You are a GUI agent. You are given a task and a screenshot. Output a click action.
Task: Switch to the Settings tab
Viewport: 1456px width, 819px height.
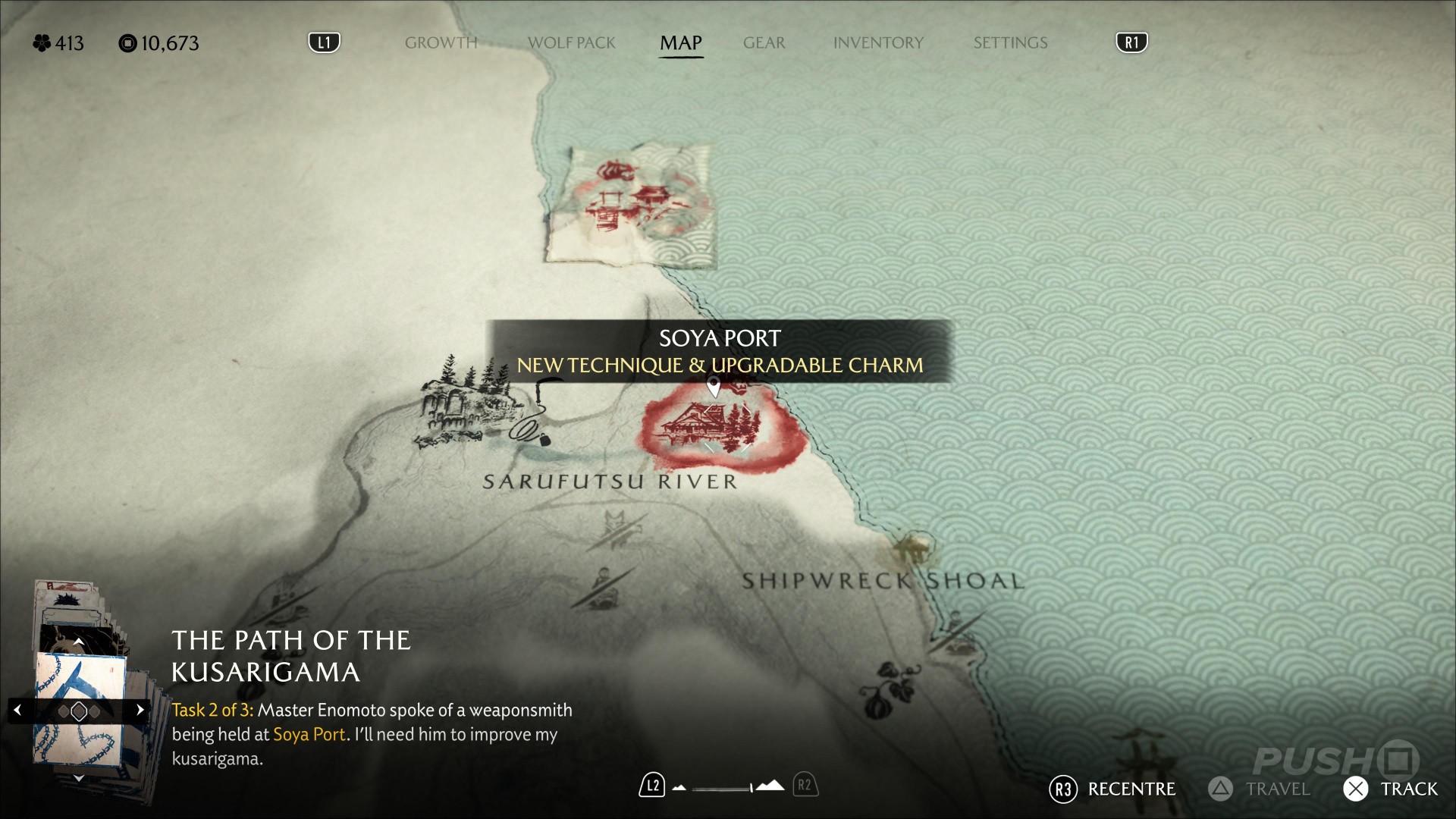(x=1010, y=43)
